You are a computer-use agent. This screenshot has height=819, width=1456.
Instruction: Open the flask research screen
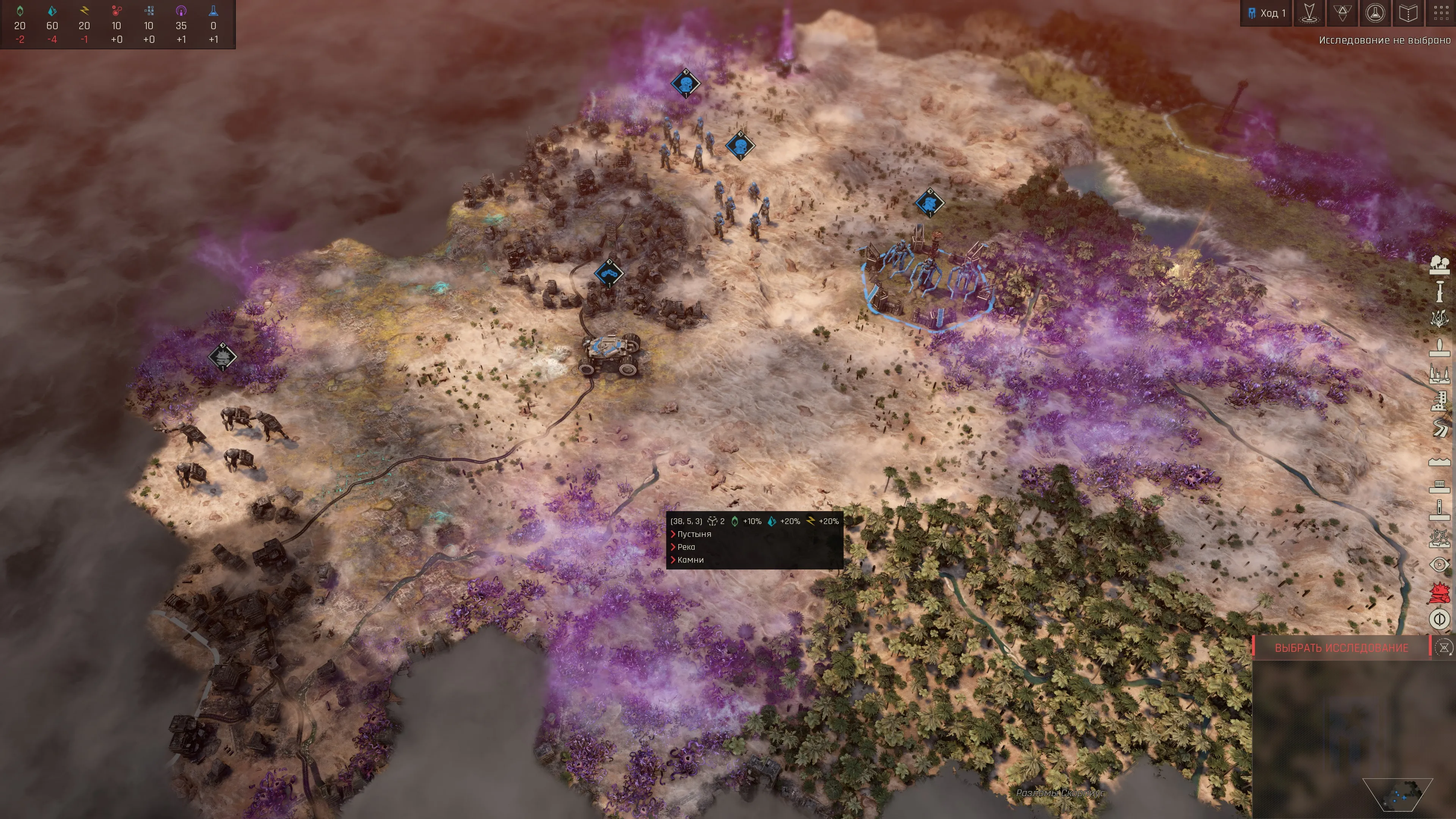(x=1375, y=13)
